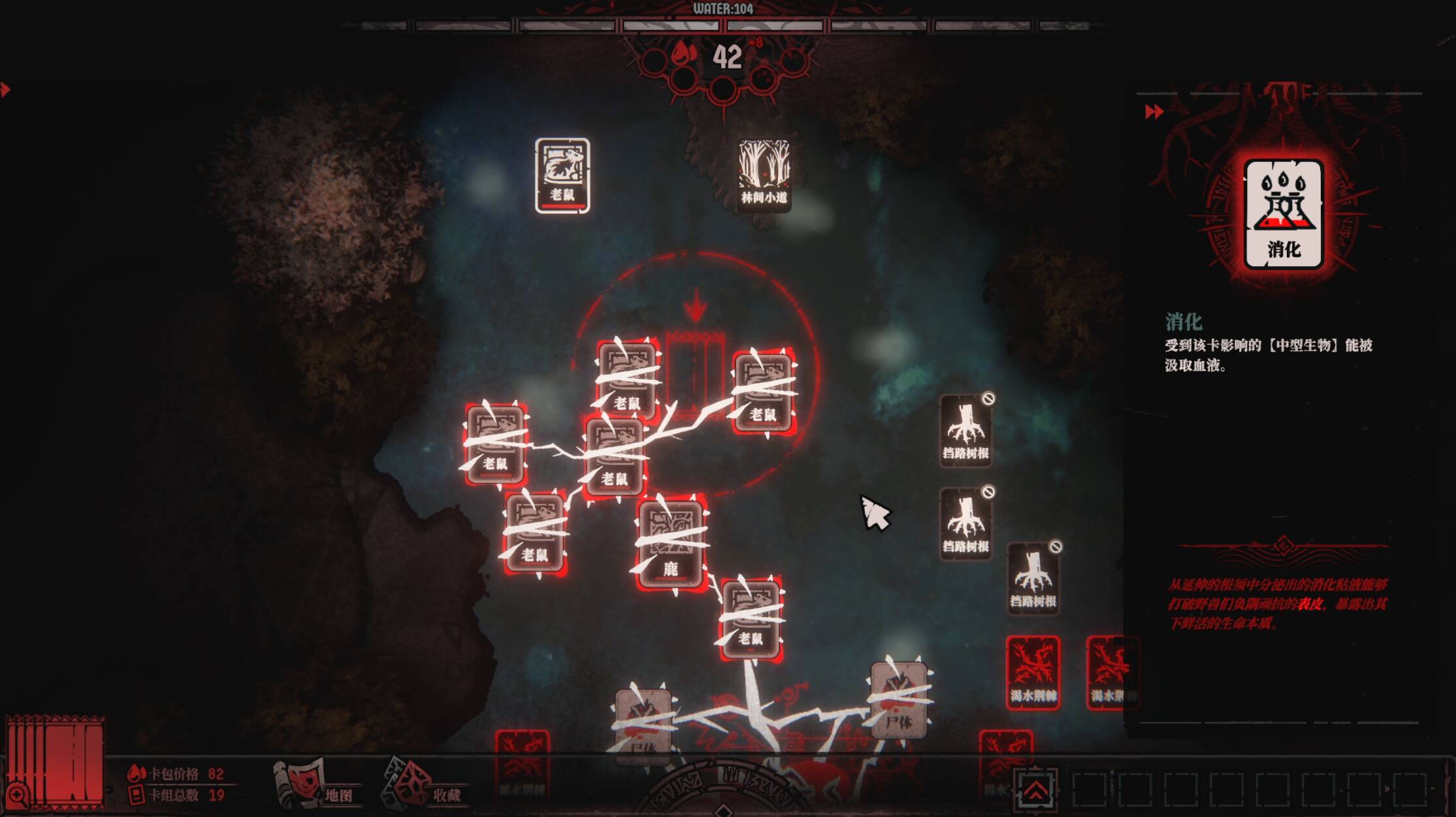The height and width of the screenshot is (817, 1456).
Task: Click the red card slot in the summoning circle
Action: (x=694, y=373)
